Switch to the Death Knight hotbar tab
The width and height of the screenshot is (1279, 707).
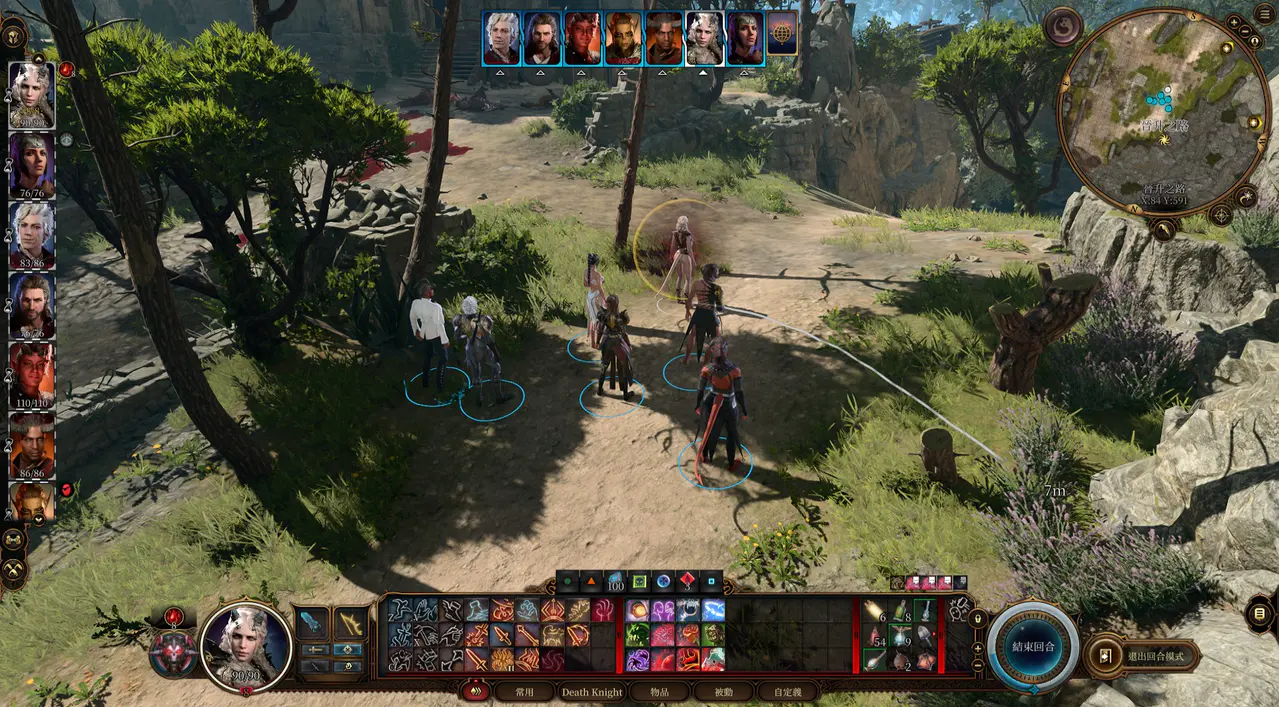pos(591,691)
